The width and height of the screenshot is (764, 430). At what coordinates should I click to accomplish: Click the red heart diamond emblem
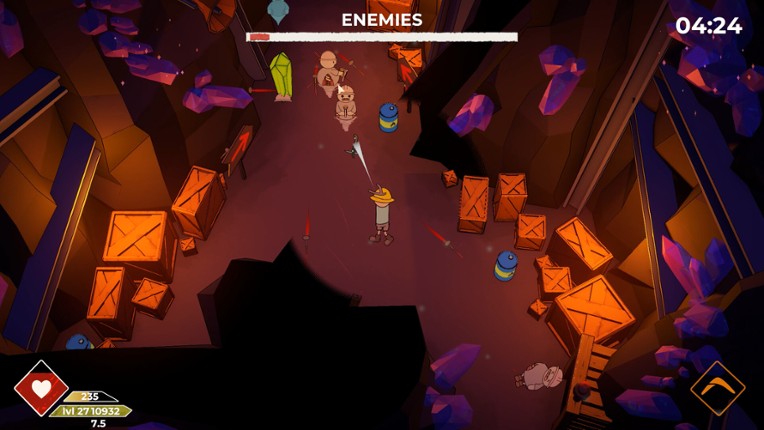[42, 388]
